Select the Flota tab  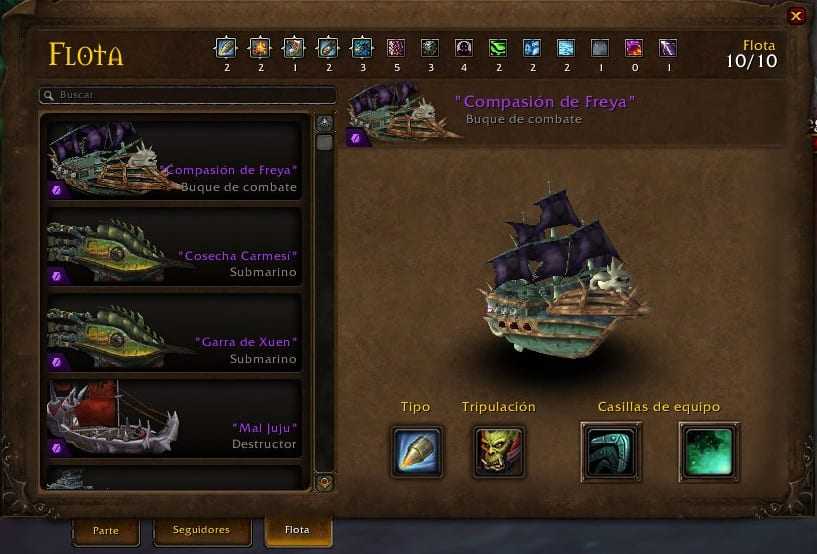[x=297, y=530]
